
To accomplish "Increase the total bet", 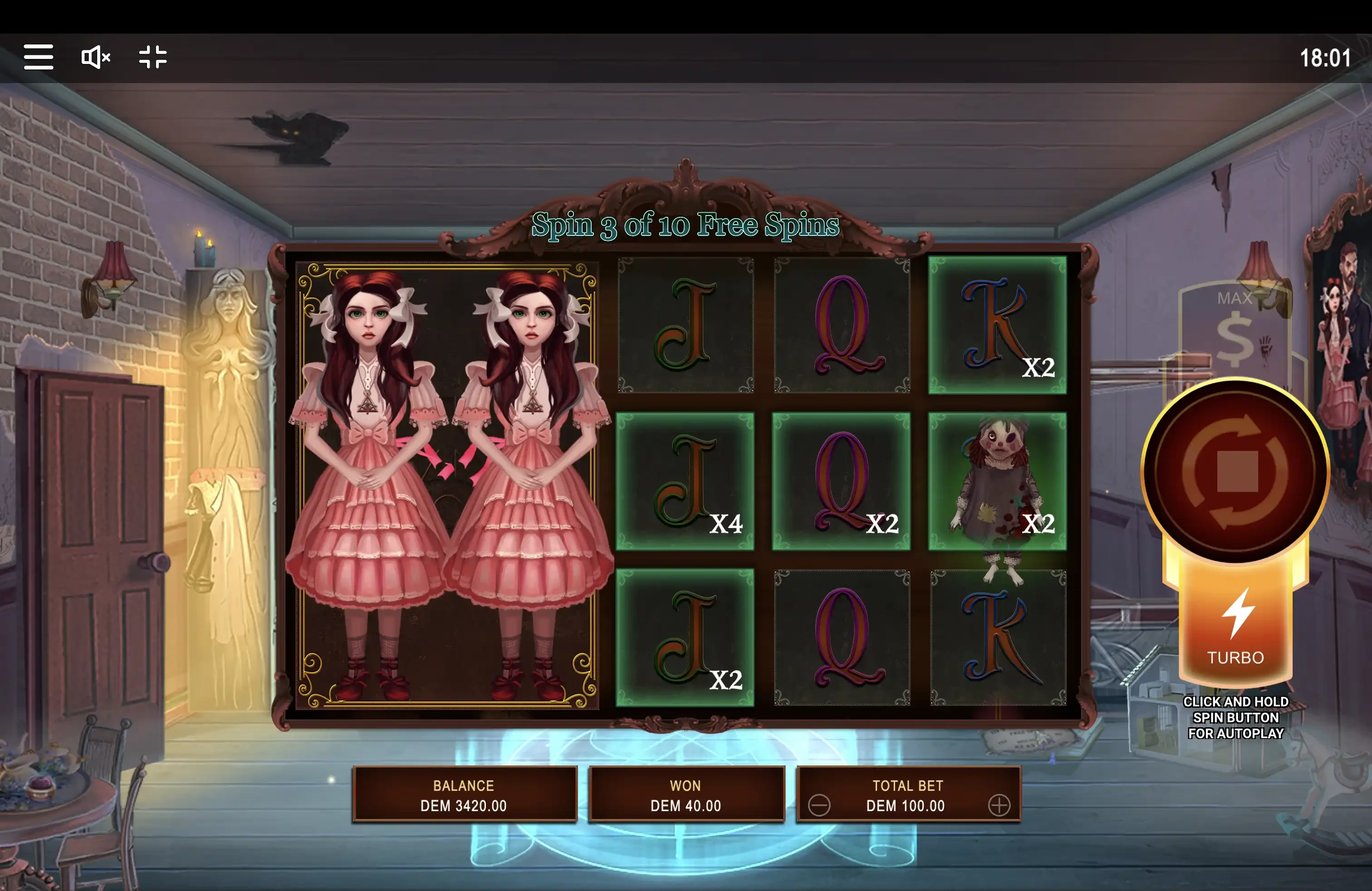I will point(999,805).
